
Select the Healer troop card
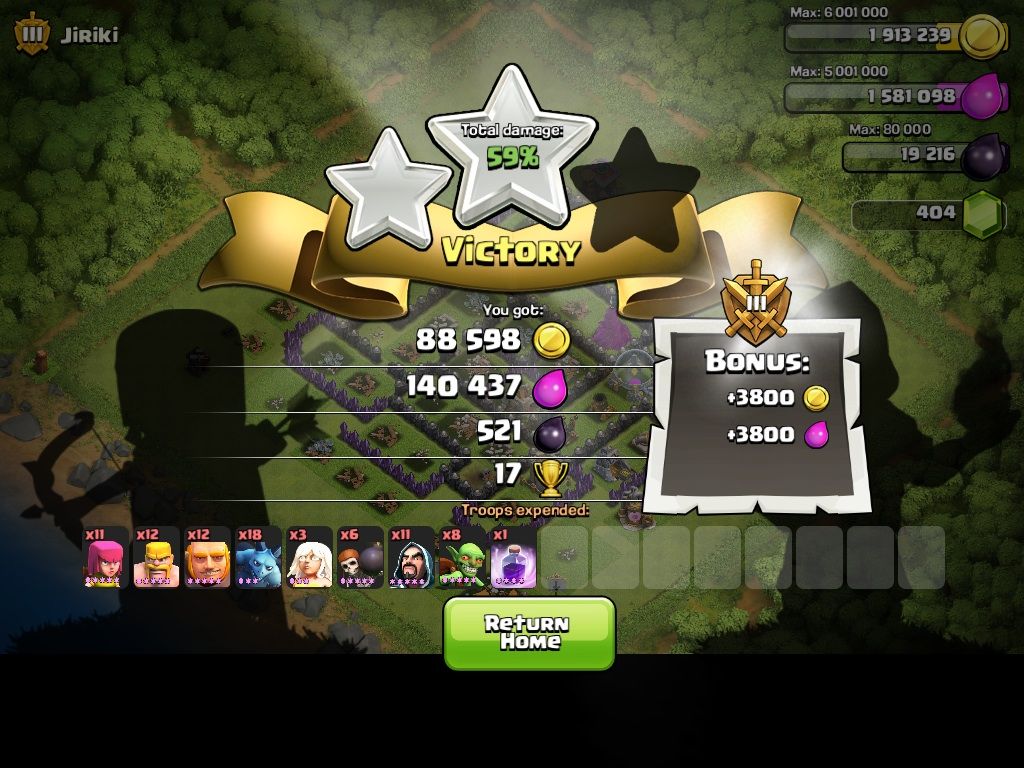tap(309, 558)
